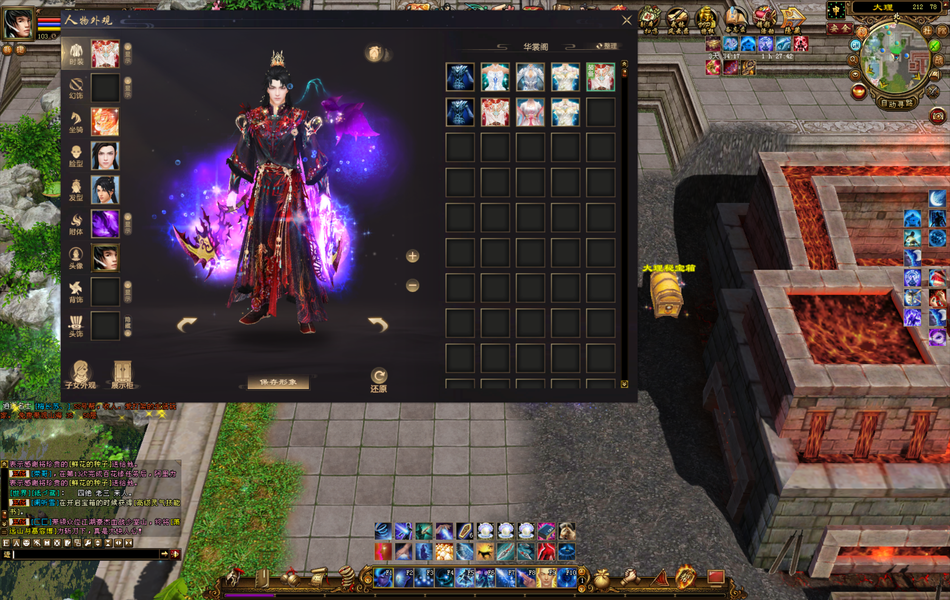Image resolution: width=950 pixels, height=600 pixels.
Task: Select the 头像 portrait slot
Action: point(105,258)
